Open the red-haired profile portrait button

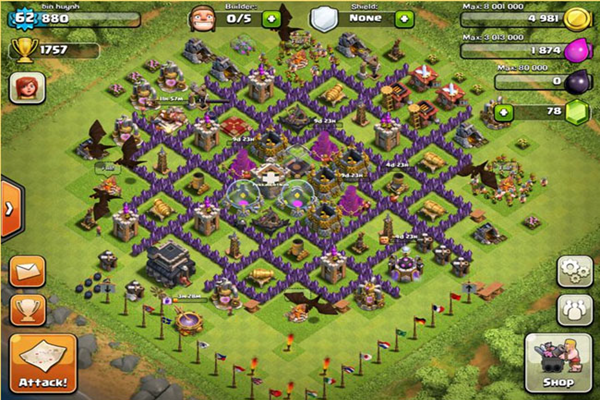[27, 88]
